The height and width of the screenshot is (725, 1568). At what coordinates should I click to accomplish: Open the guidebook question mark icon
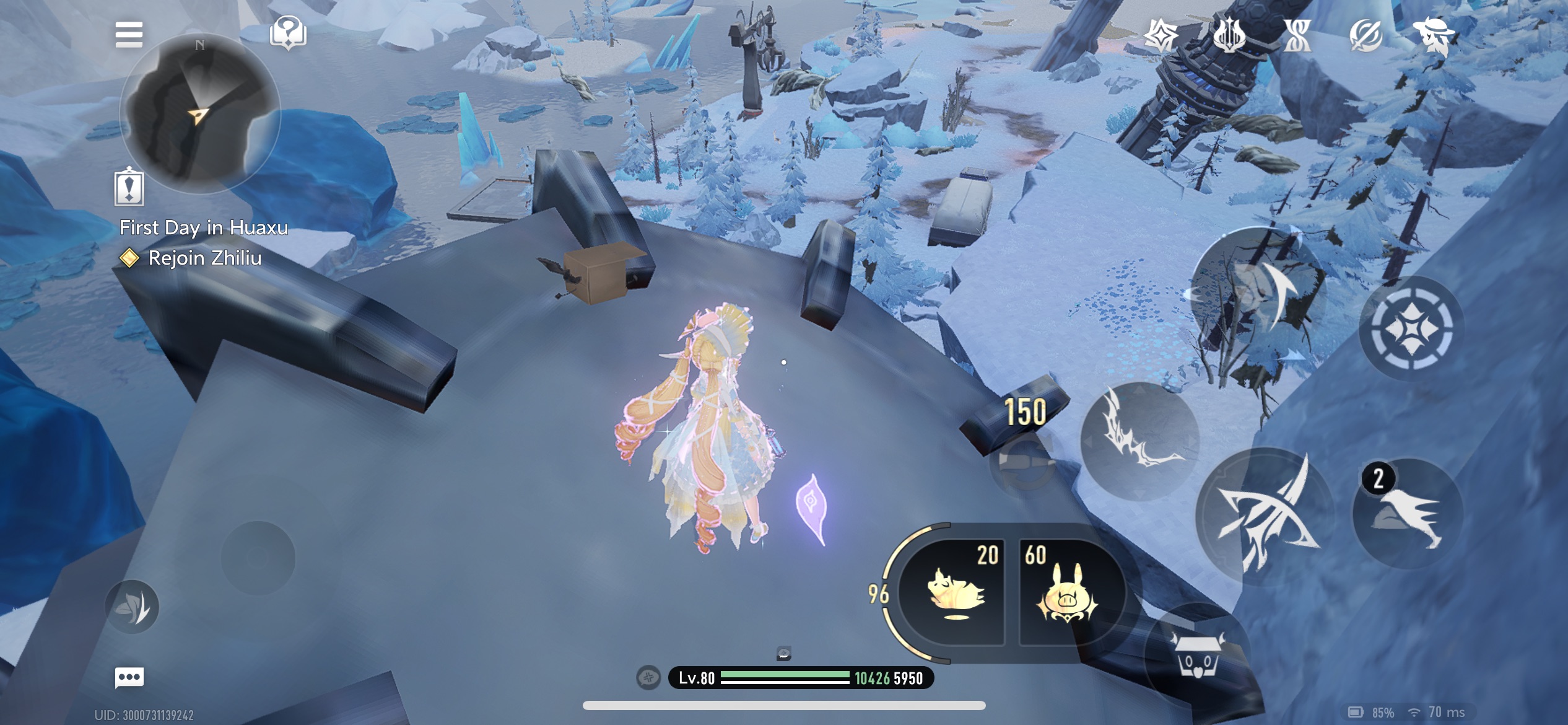pyautogui.click(x=288, y=33)
